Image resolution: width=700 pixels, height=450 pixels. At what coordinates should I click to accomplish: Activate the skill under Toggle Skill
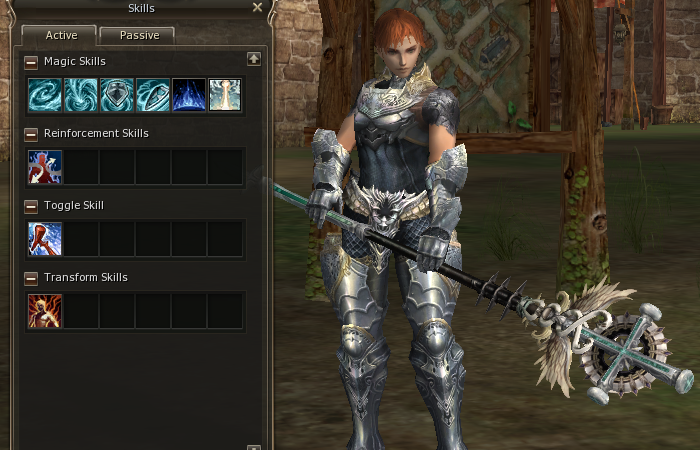coord(45,239)
